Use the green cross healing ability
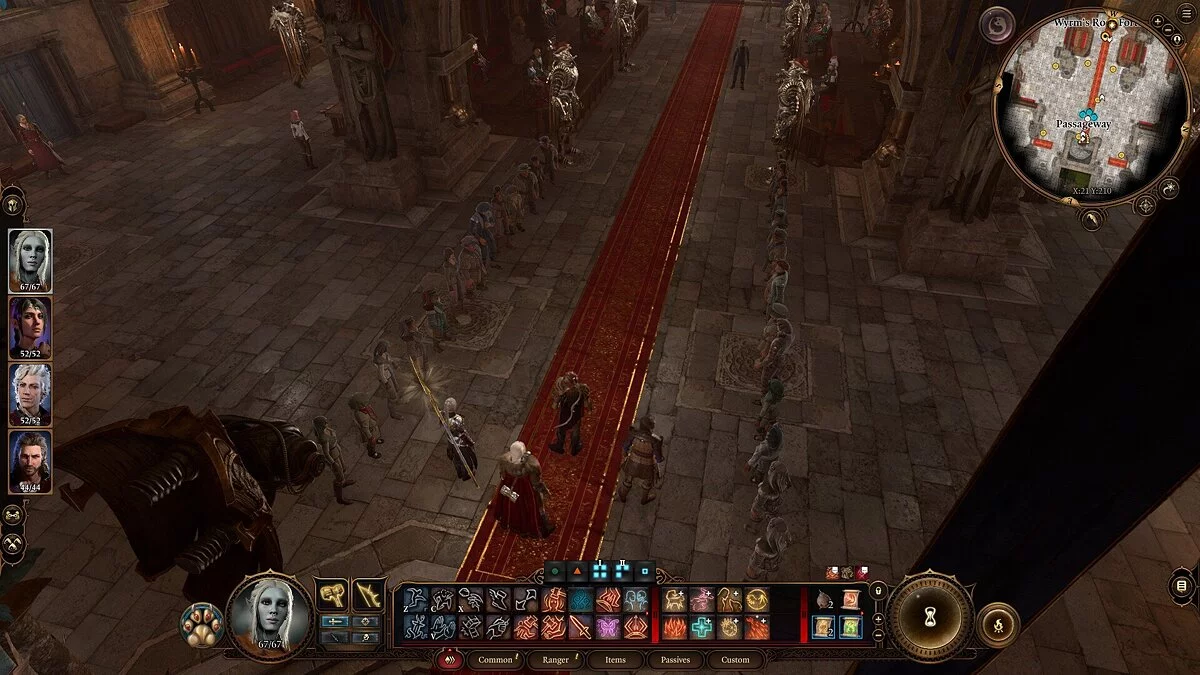 pyautogui.click(x=702, y=627)
